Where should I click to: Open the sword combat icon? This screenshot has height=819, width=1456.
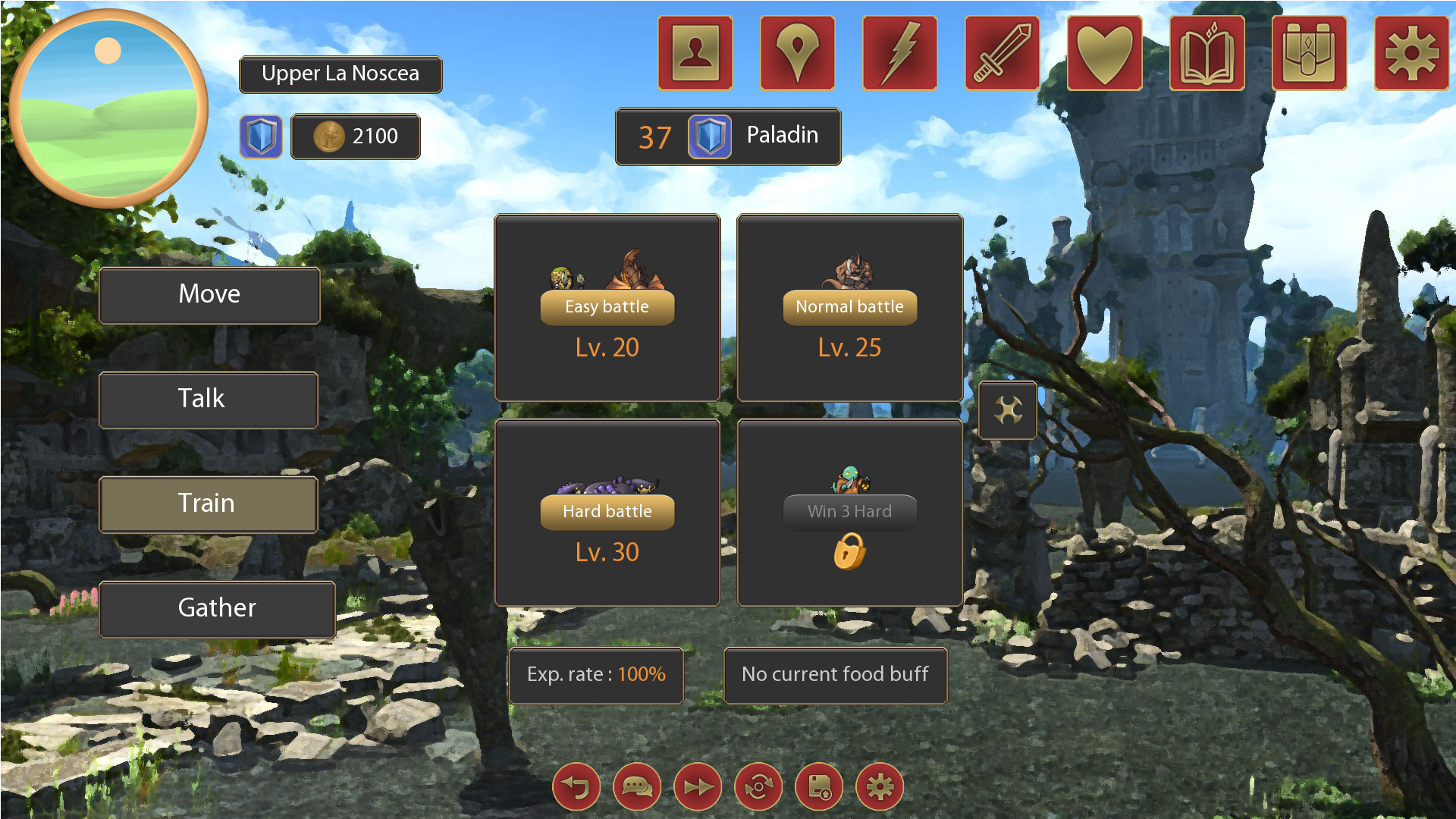click(1002, 52)
